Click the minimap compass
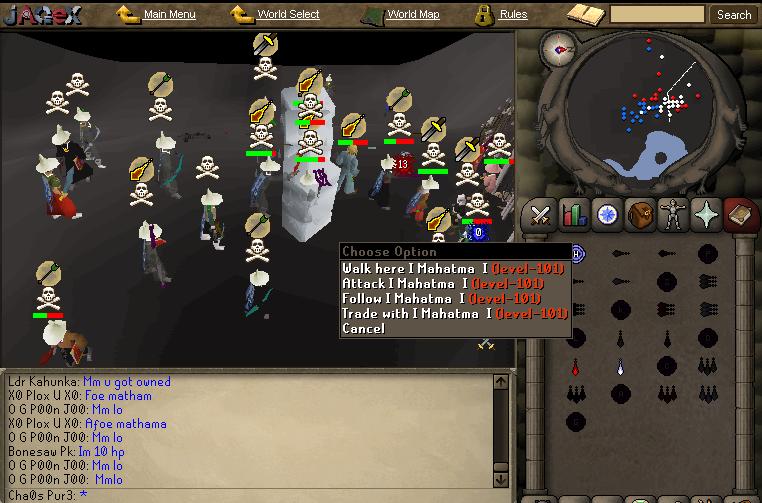The height and width of the screenshot is (503, 762). 558,47
